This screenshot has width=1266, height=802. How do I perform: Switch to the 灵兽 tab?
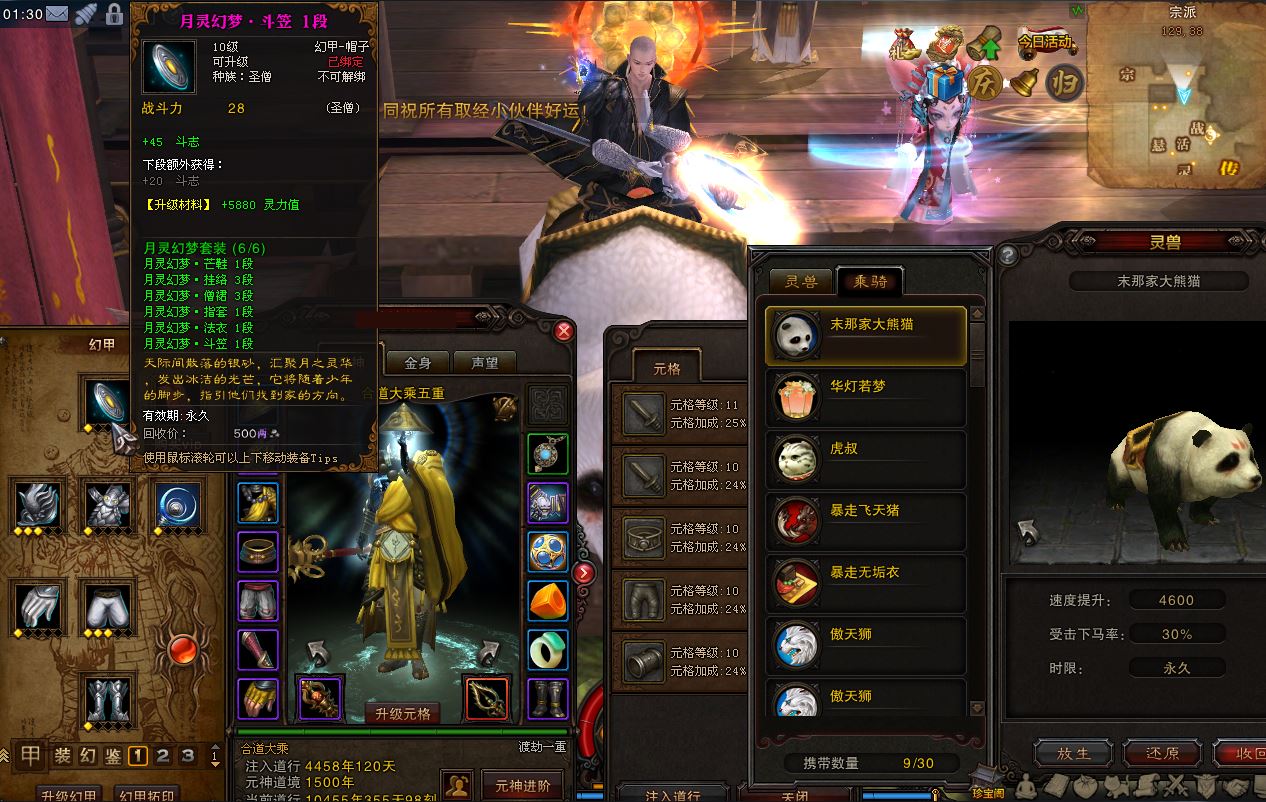800,282
